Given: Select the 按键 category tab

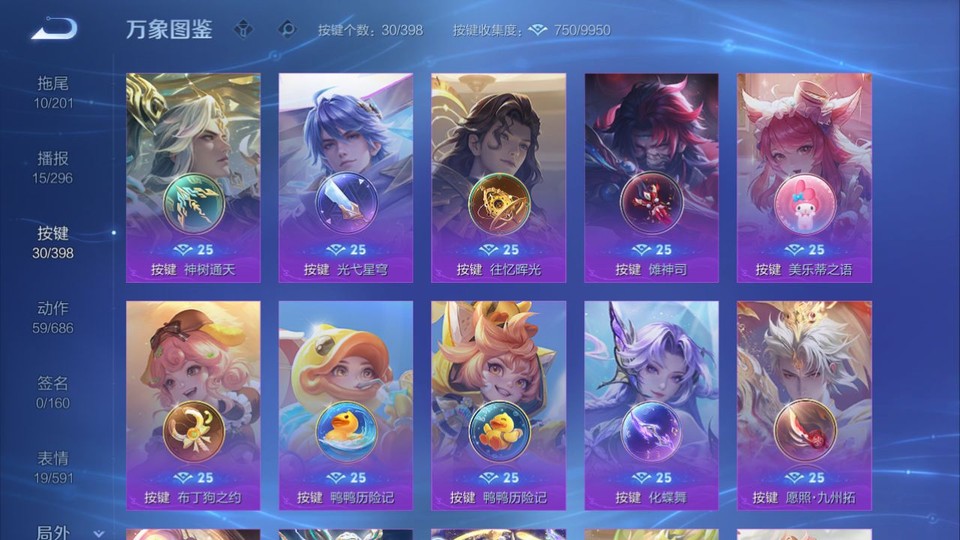Looking at the screenshot, I should 53,242.
